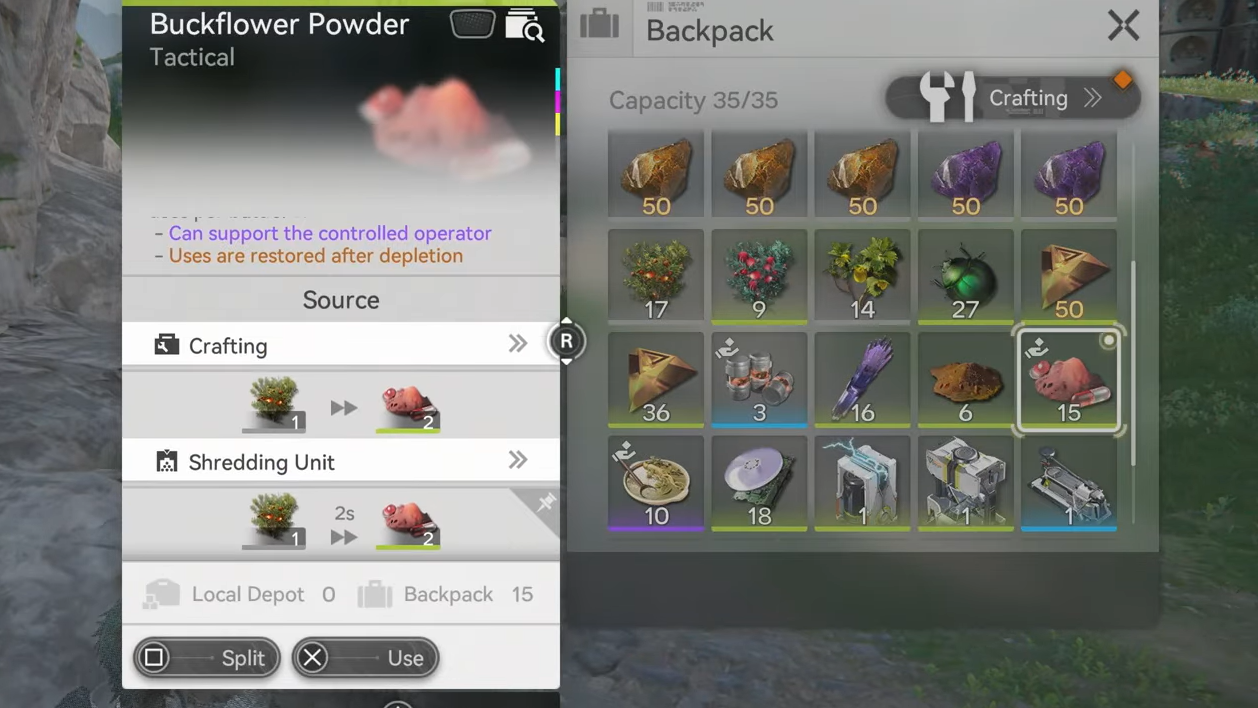Pick the brown powder pile with 6
Image resolution: width=1258 pixels, height=708 pixels.
[965, 380]
